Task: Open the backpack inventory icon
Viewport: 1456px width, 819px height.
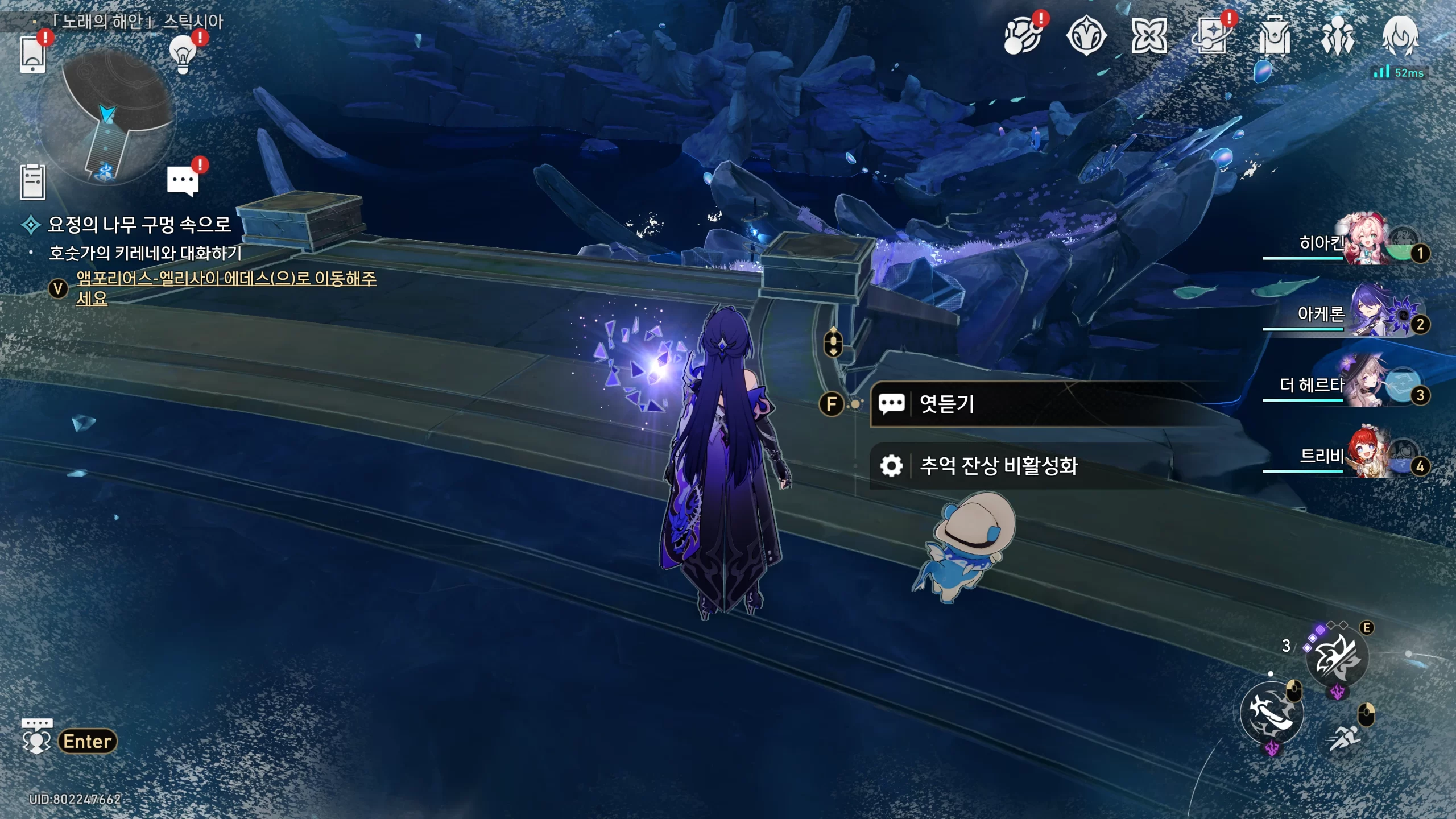Action: (1275, 37)
